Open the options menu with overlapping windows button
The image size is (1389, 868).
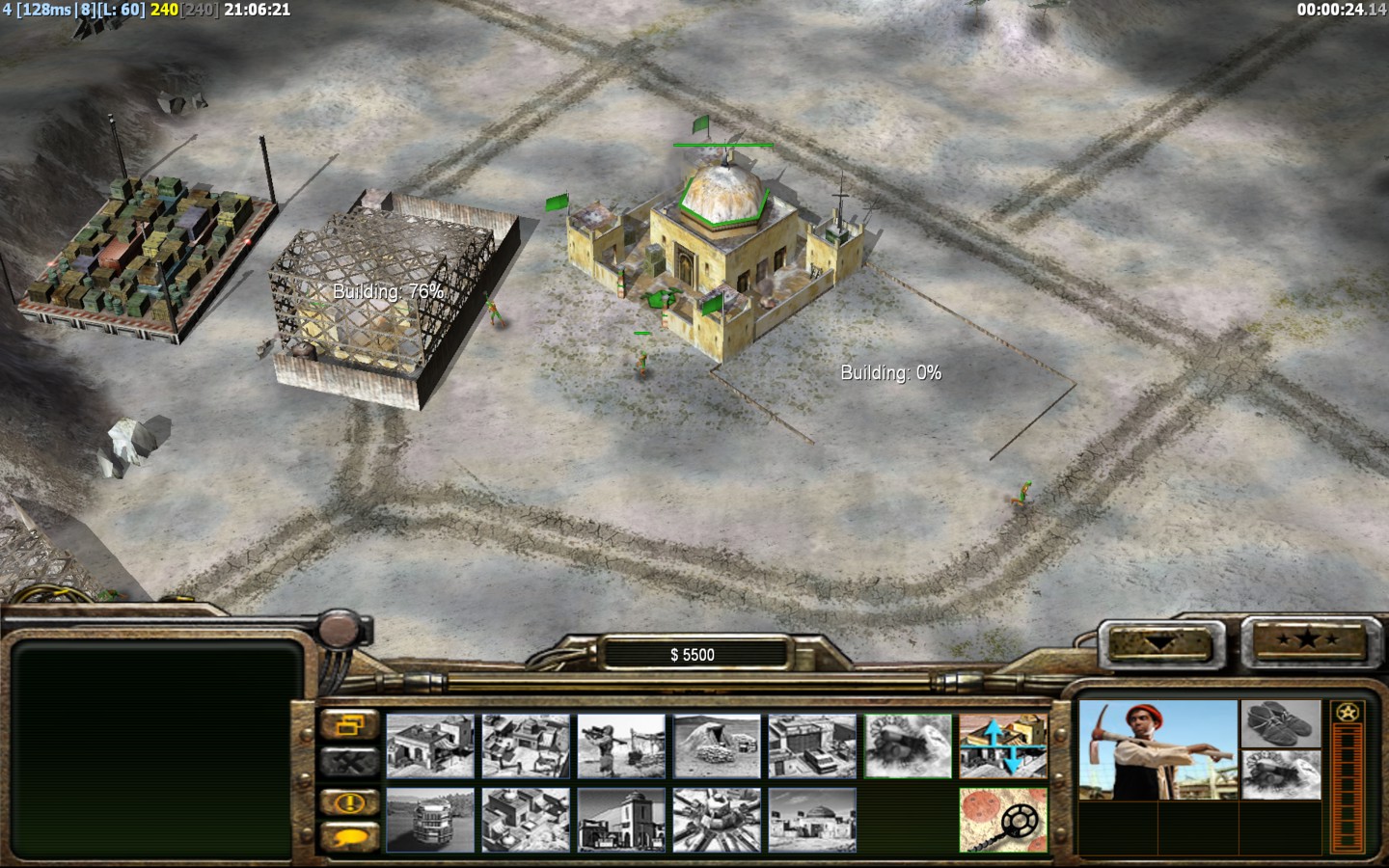point(349,724)
